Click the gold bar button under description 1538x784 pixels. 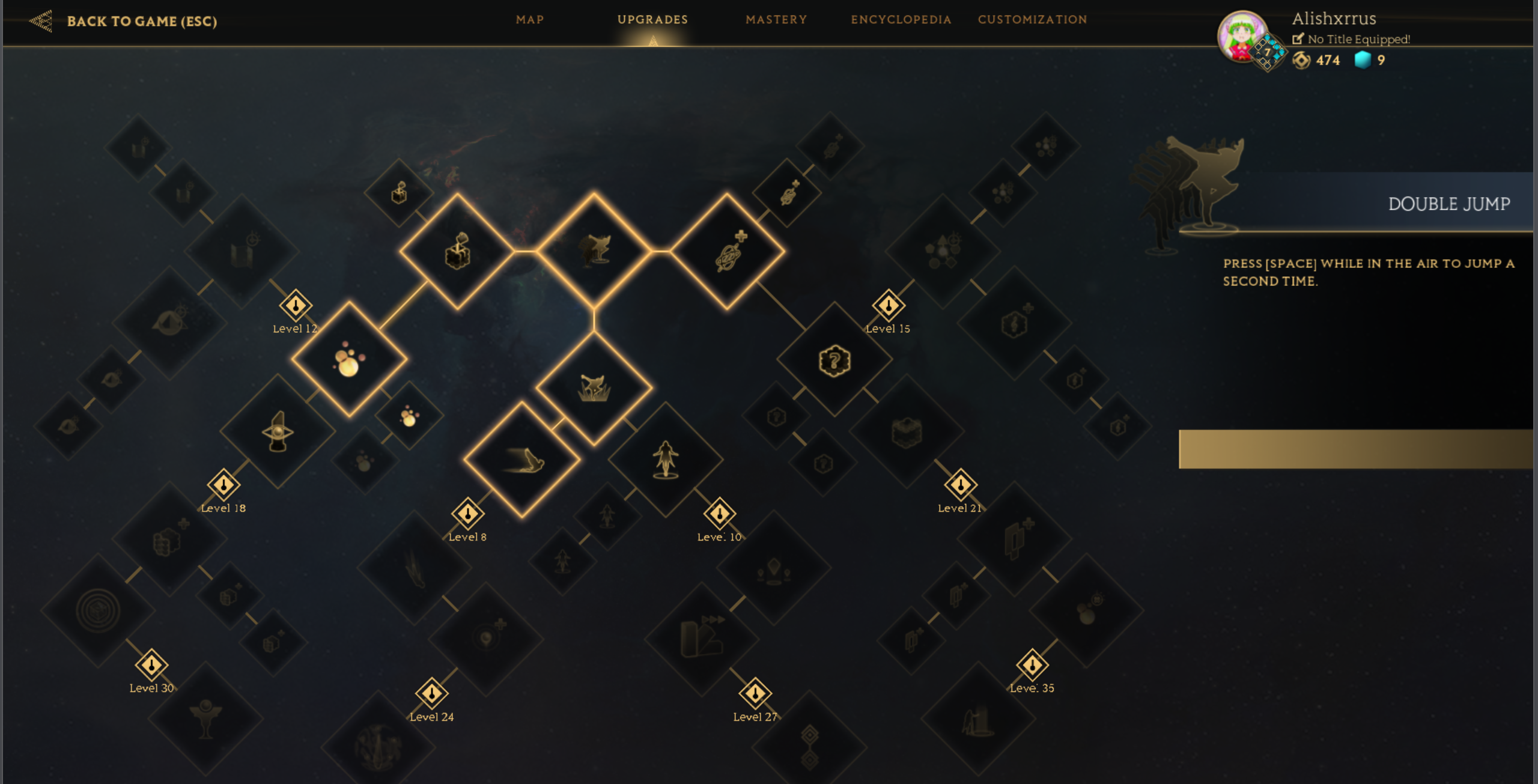pyautogui.click(x=1355, y=449)
